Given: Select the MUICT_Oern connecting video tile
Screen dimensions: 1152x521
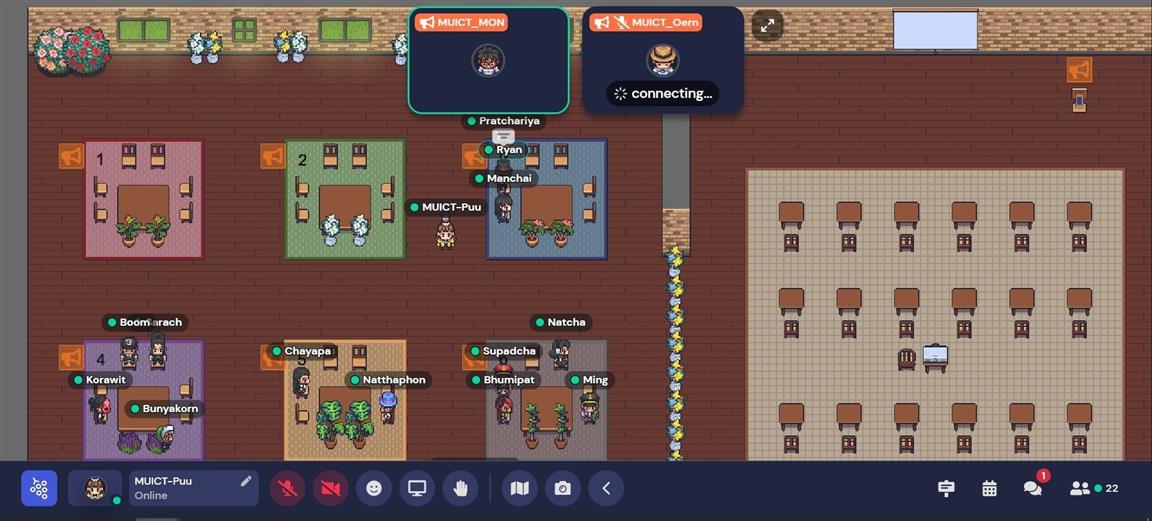Looking at the screenshot, I should pos(662,61).
